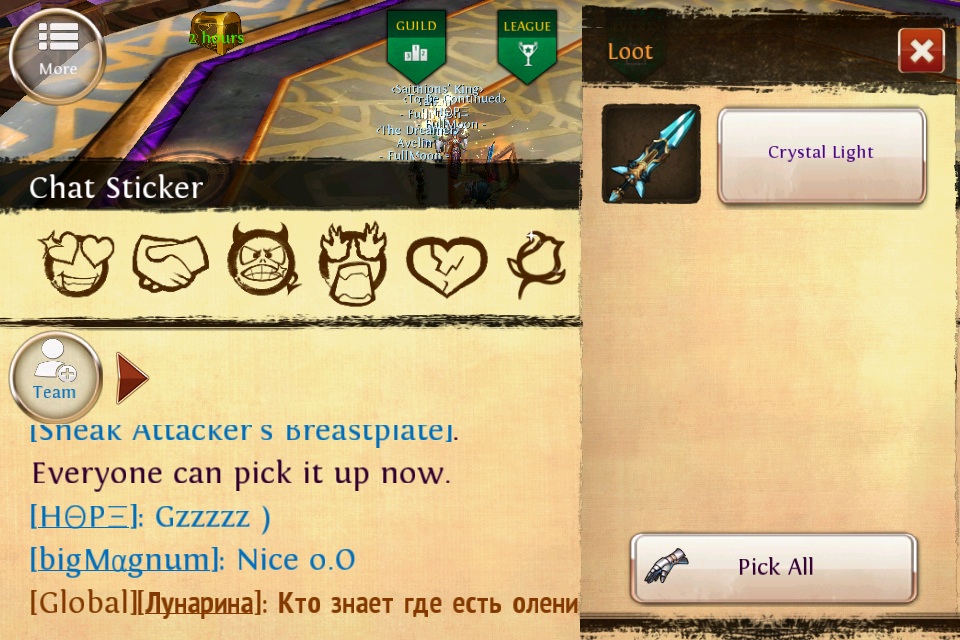Open the Guild banner
This screenshot has width=960, height=640.
tap(416, 46)
